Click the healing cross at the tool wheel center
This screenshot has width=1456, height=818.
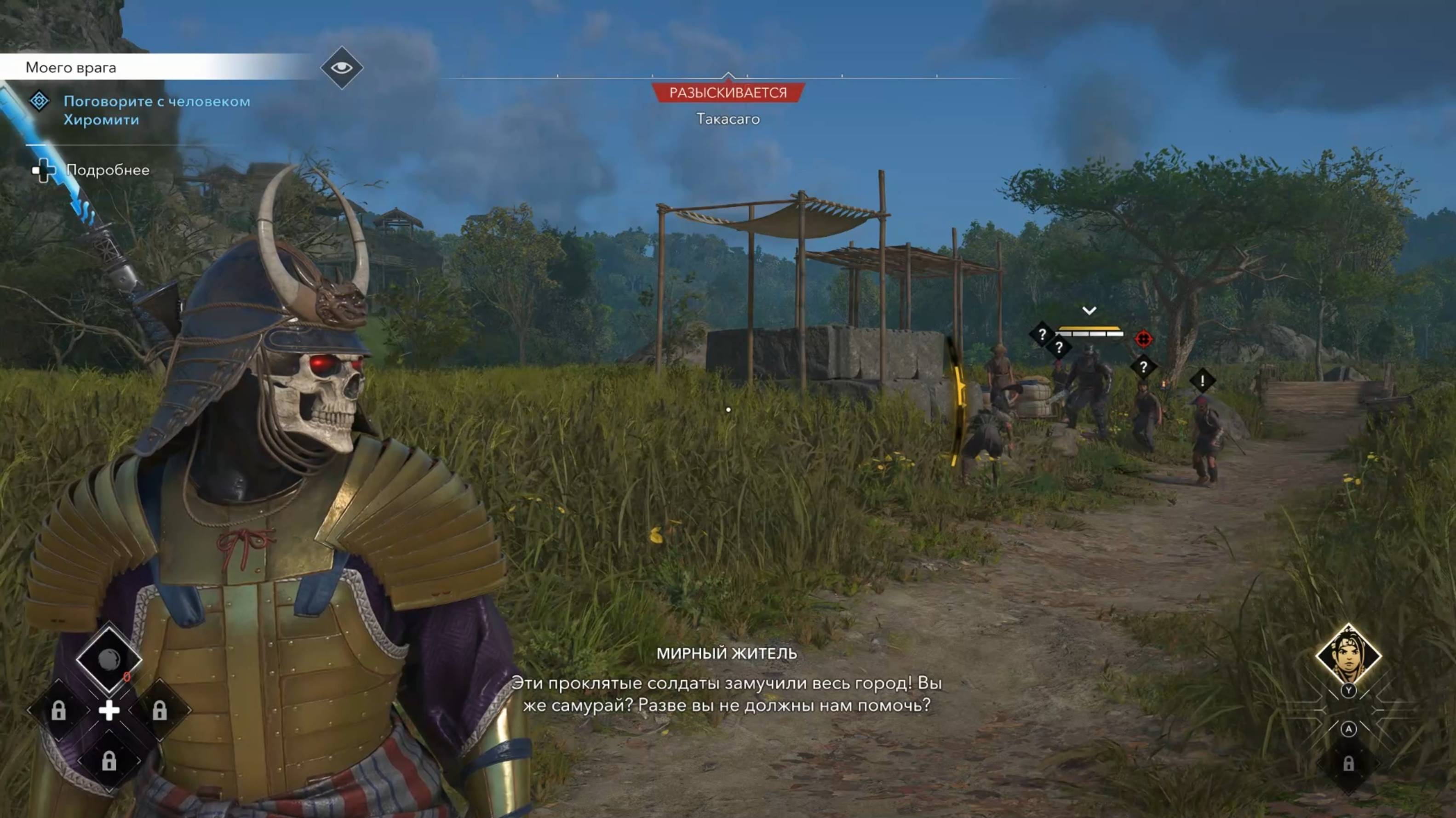pos(109,710)
